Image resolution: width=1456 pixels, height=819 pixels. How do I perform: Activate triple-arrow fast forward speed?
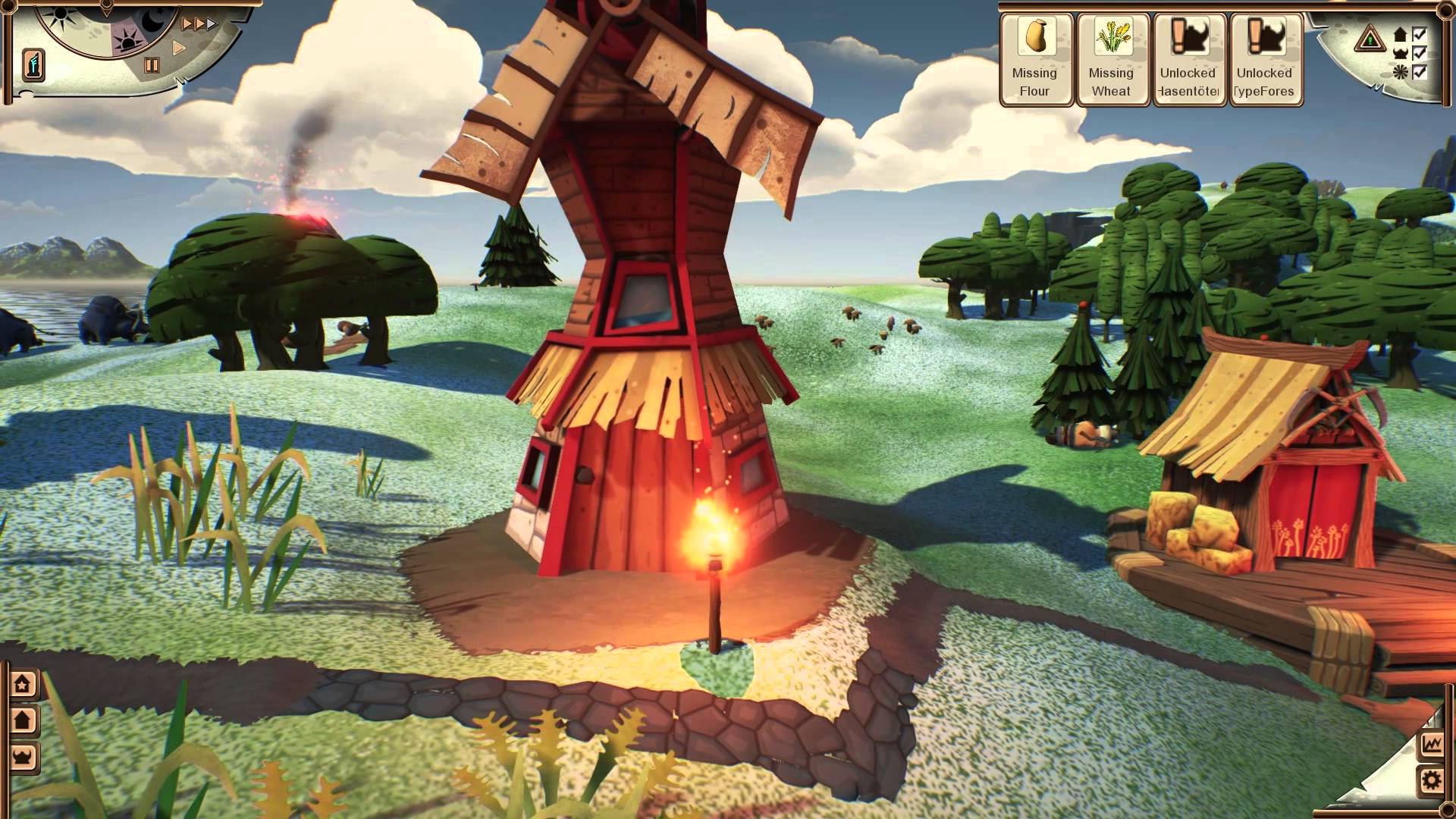(199, 24)
